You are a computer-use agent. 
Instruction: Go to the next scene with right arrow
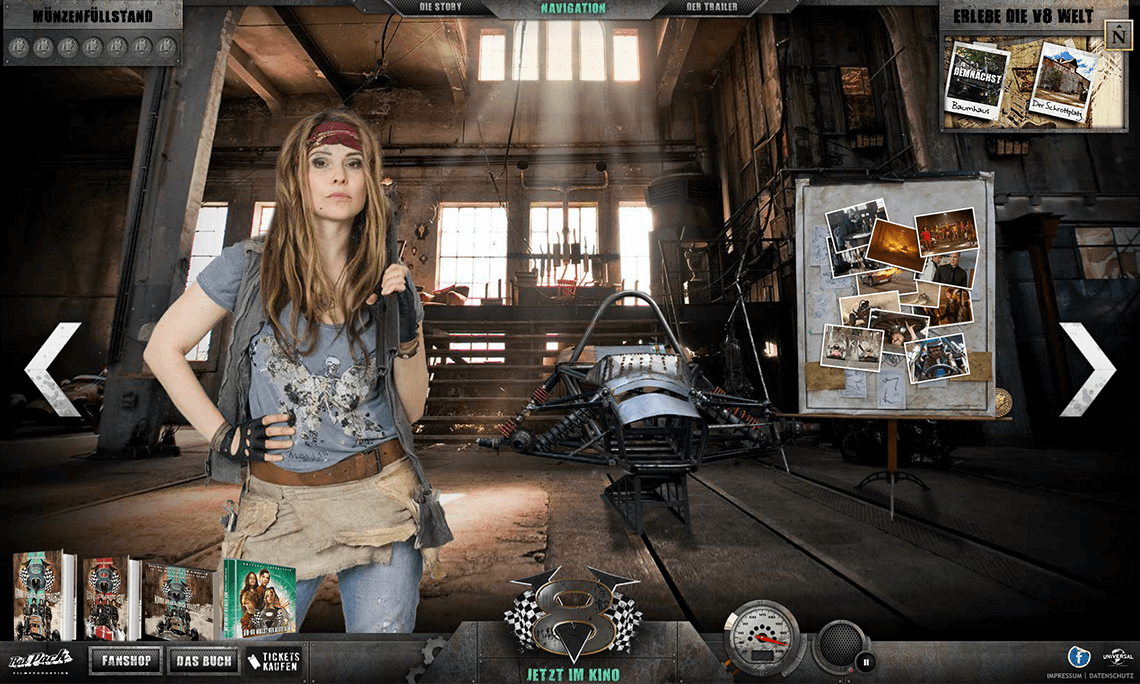(1087, 368)
